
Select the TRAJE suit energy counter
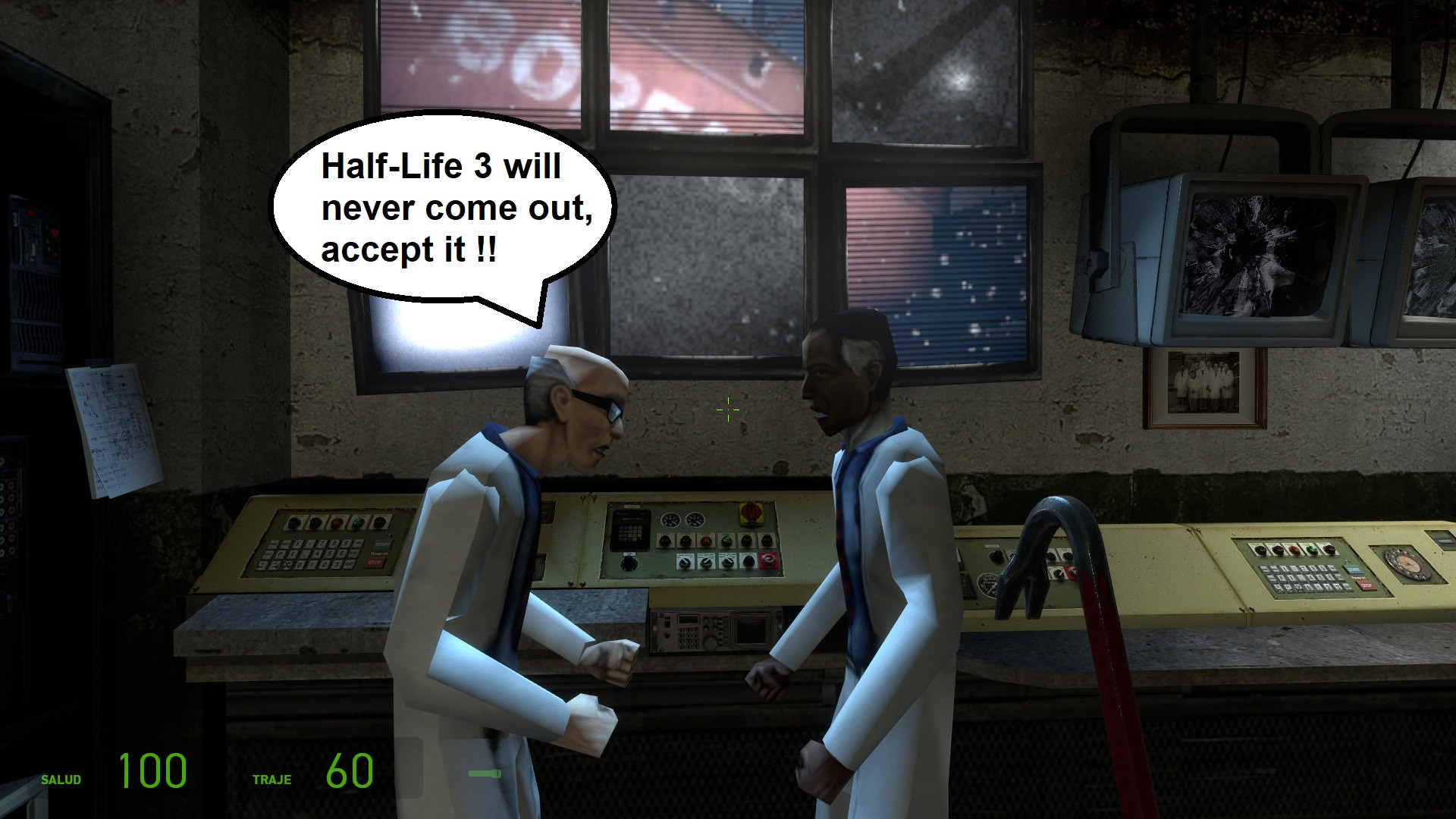coord(350,770)
